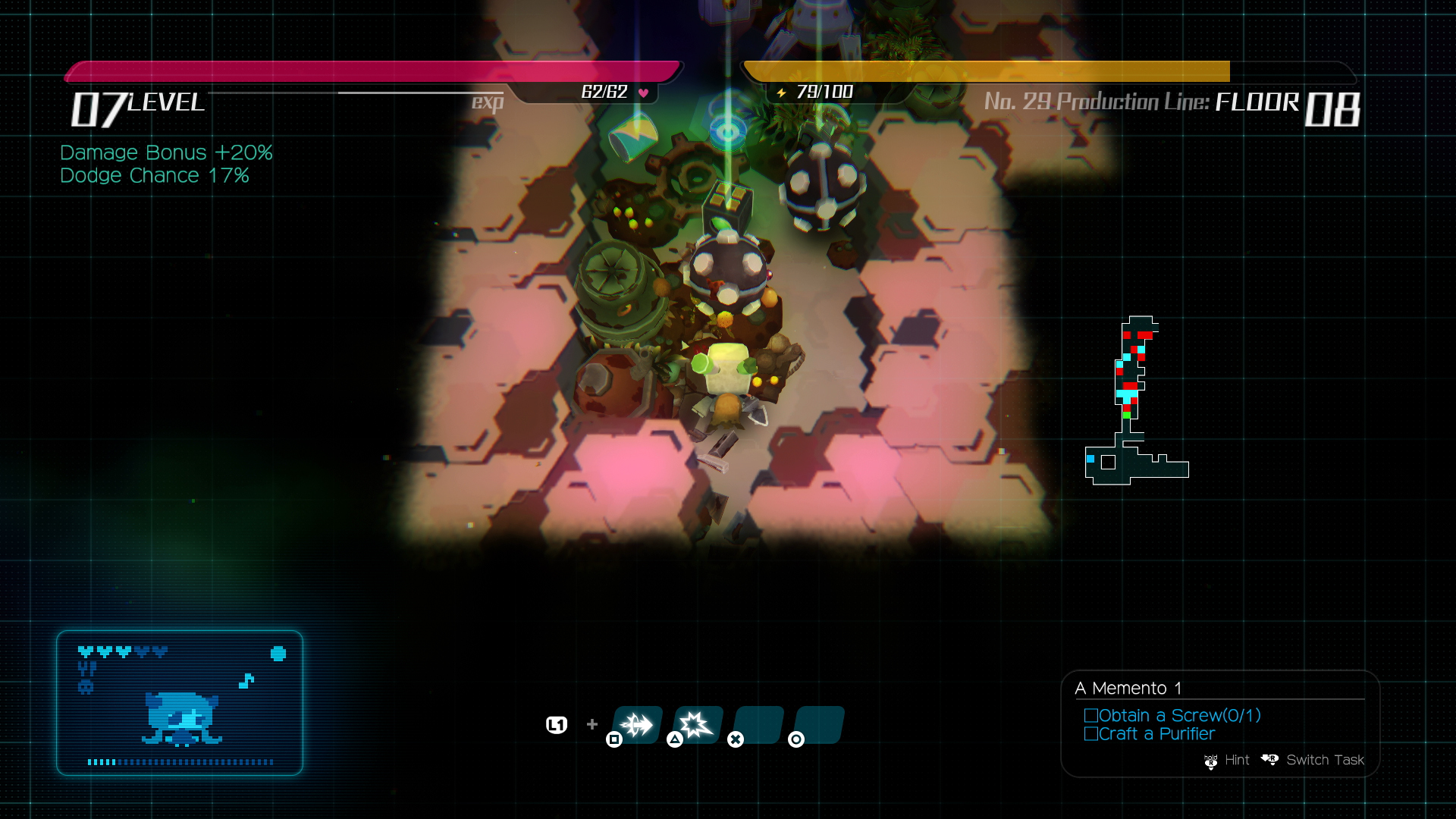Click the Dodge Chance 17% stat text

pos(155,175)
